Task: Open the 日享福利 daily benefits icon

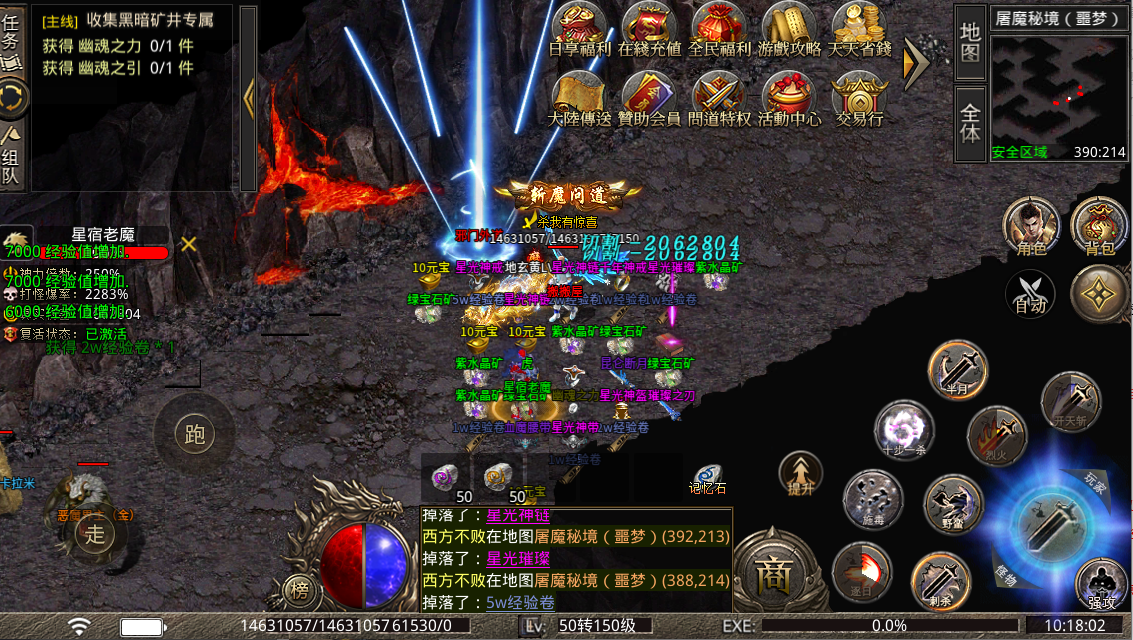Action: click(x=580, y=30)
